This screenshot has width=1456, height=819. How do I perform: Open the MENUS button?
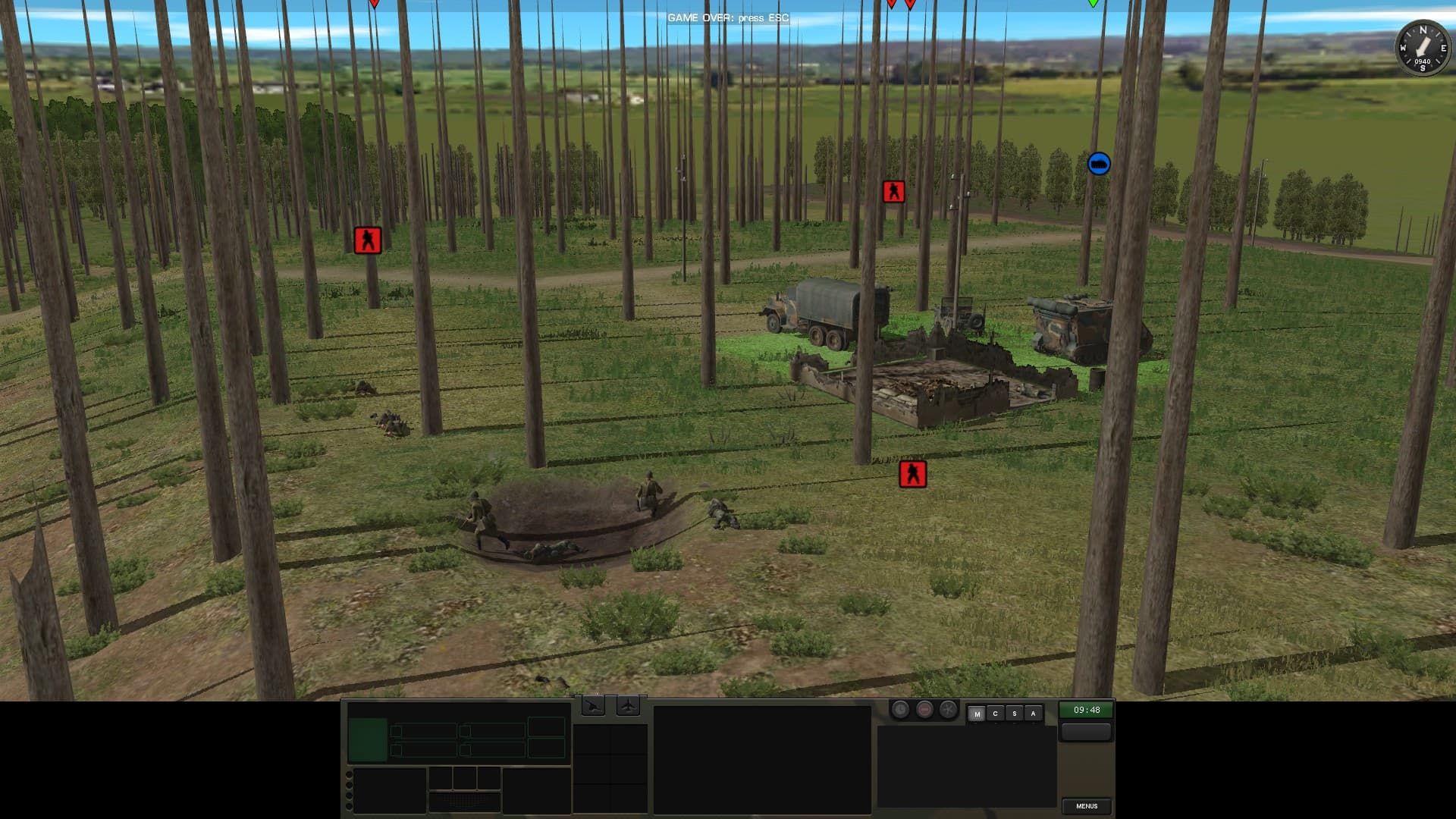pyautogui.click(x=1086, y=806)
